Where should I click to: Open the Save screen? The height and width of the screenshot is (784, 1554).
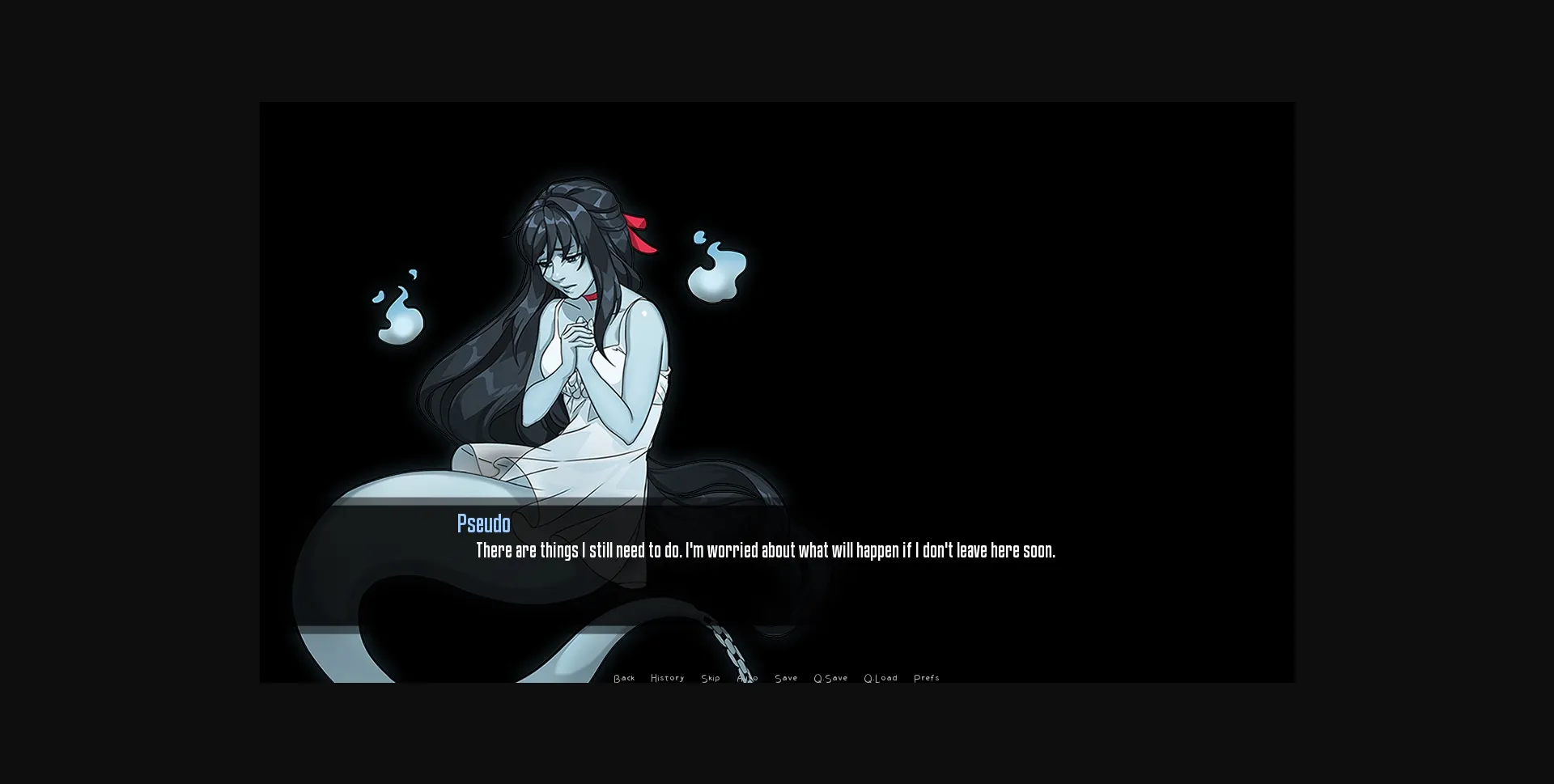pyautogui.click(x=786, y=678)
